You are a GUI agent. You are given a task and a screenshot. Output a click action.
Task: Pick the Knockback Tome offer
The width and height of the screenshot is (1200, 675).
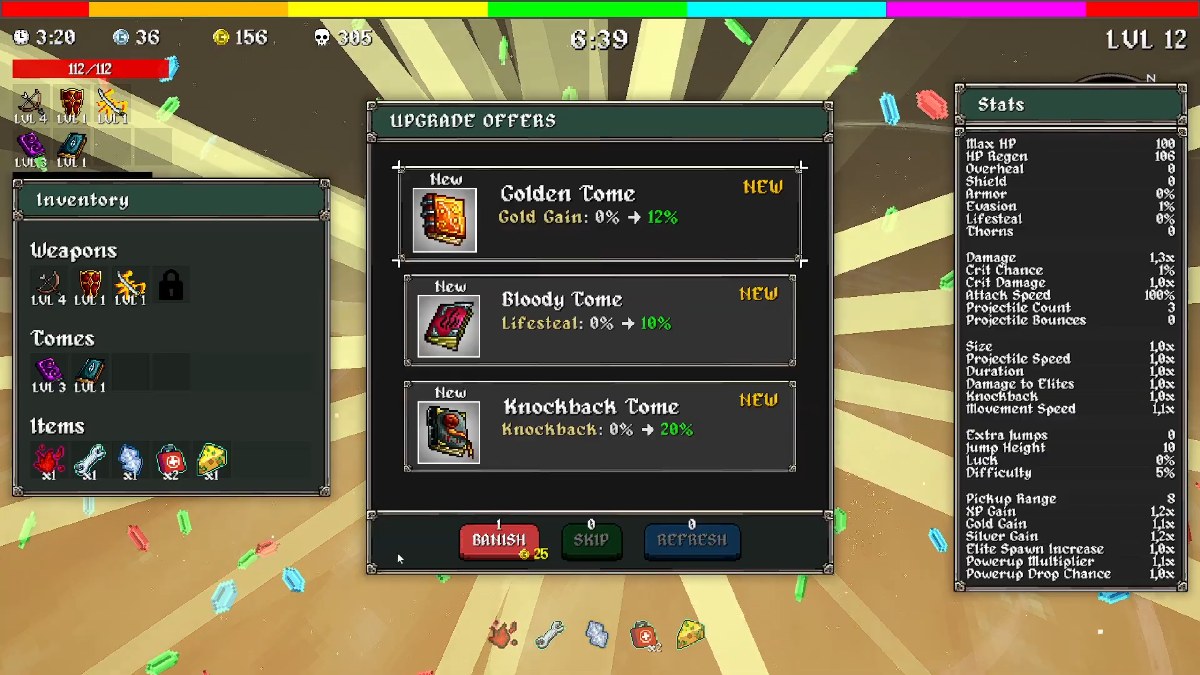tap(600, 426)
